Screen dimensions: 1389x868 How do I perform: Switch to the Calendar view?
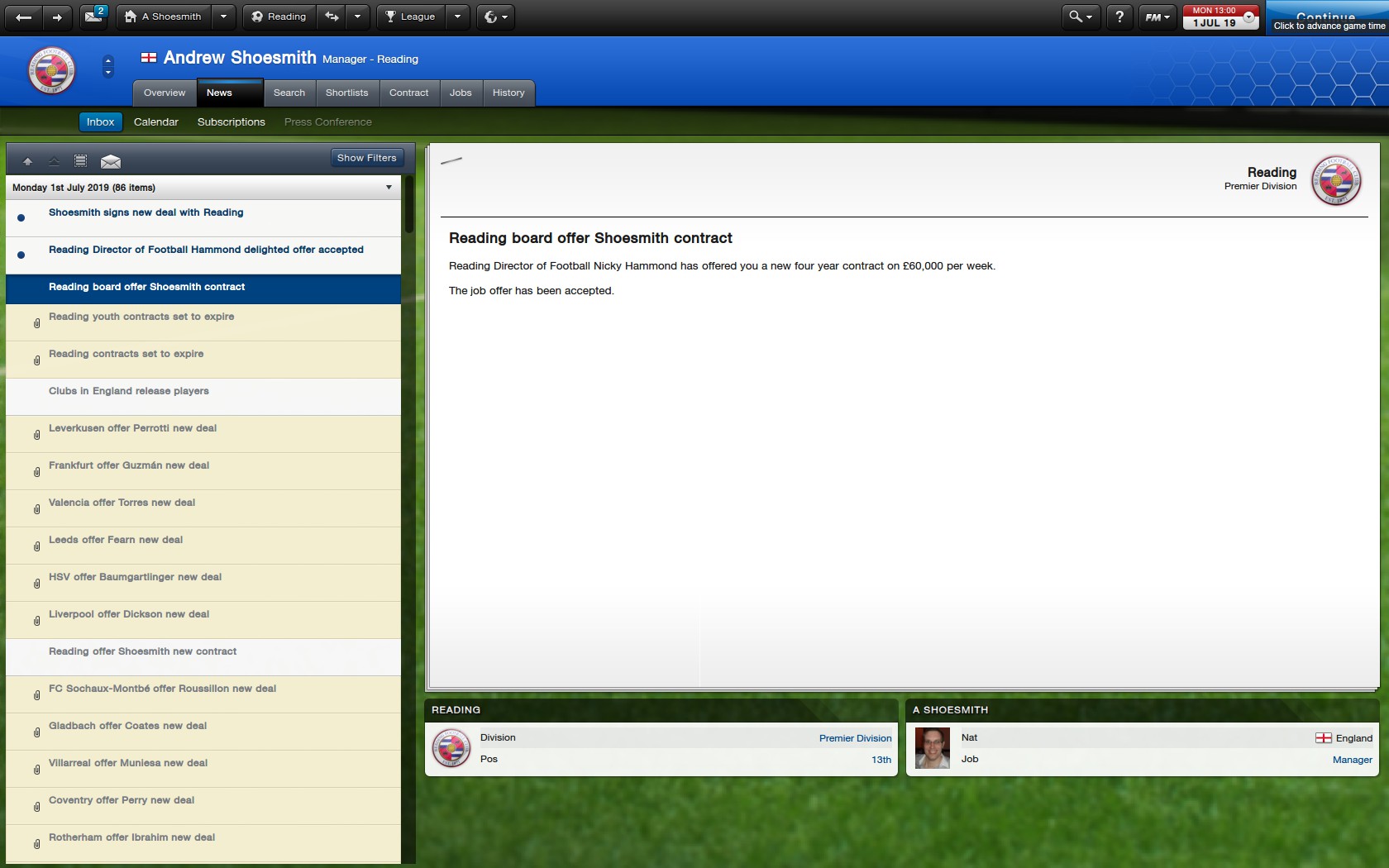[x=155, y=122]
